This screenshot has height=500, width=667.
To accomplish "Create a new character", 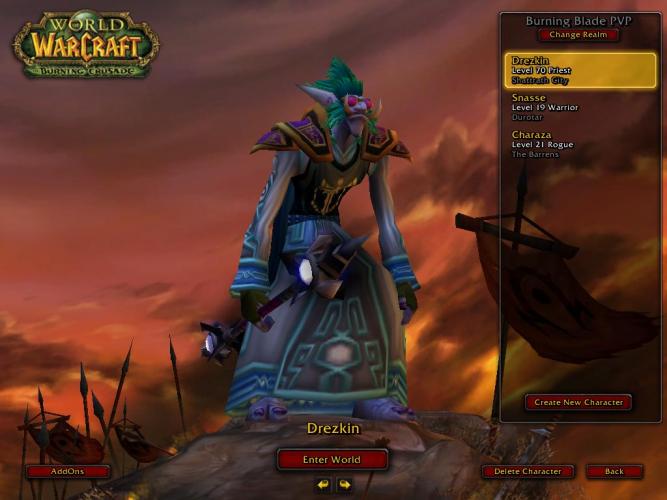I will [x=578, y=402].
